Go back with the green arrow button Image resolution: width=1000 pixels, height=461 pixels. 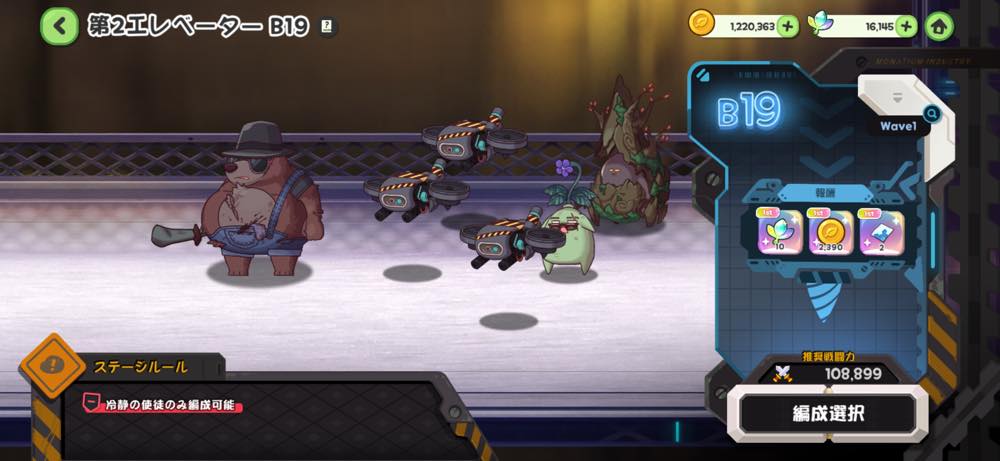(x=60, y=27)
